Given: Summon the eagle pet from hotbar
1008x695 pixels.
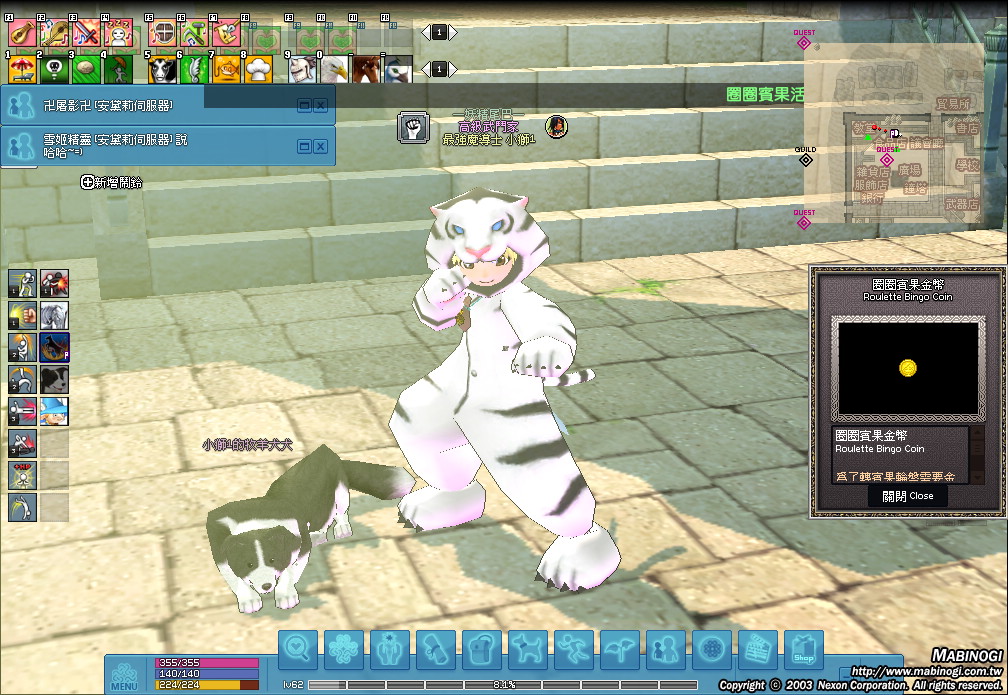Looking at the screenshot, I should tap(334, 70).
